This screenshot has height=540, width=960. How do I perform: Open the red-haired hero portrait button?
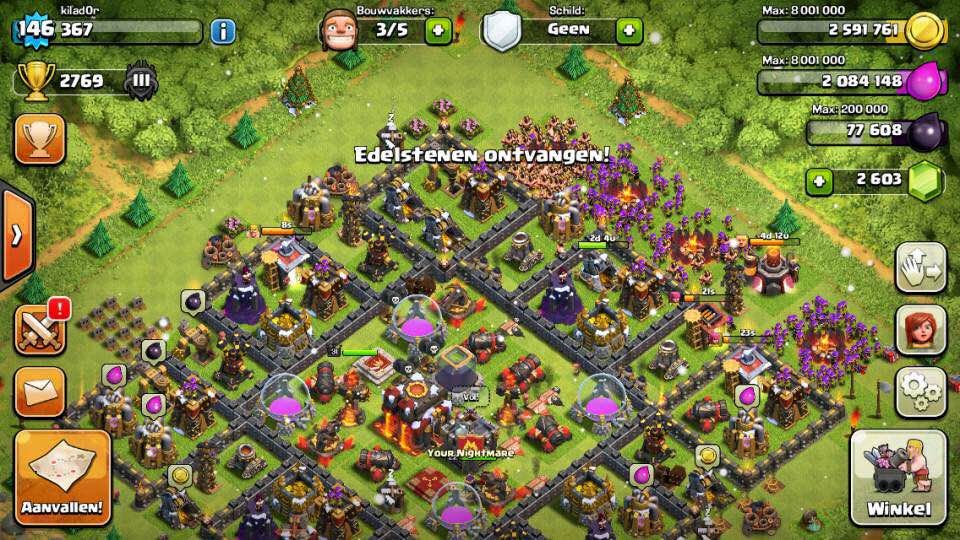920,329
